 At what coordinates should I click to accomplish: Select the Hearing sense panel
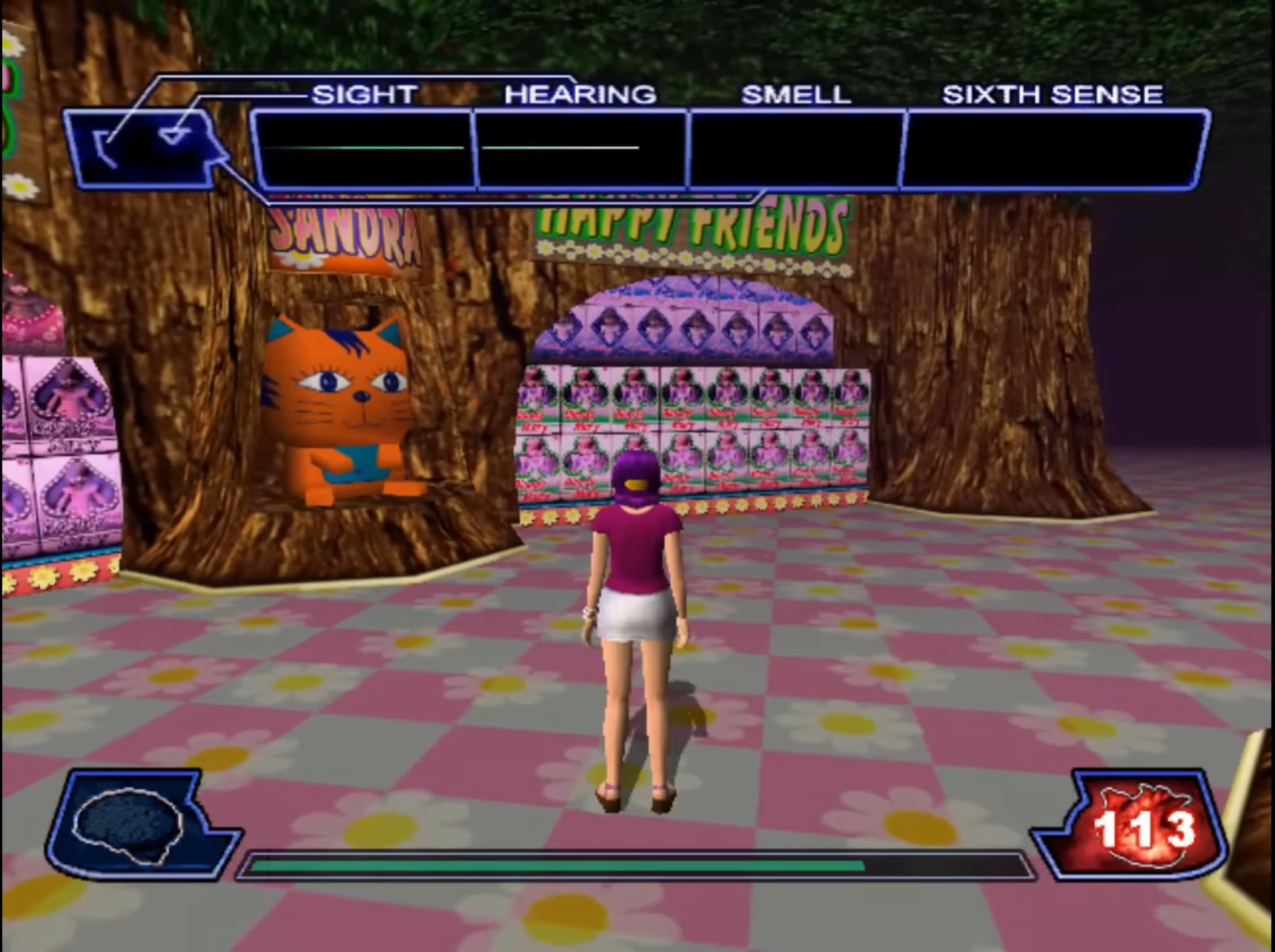pyautogui.click(x=581, y=149)
